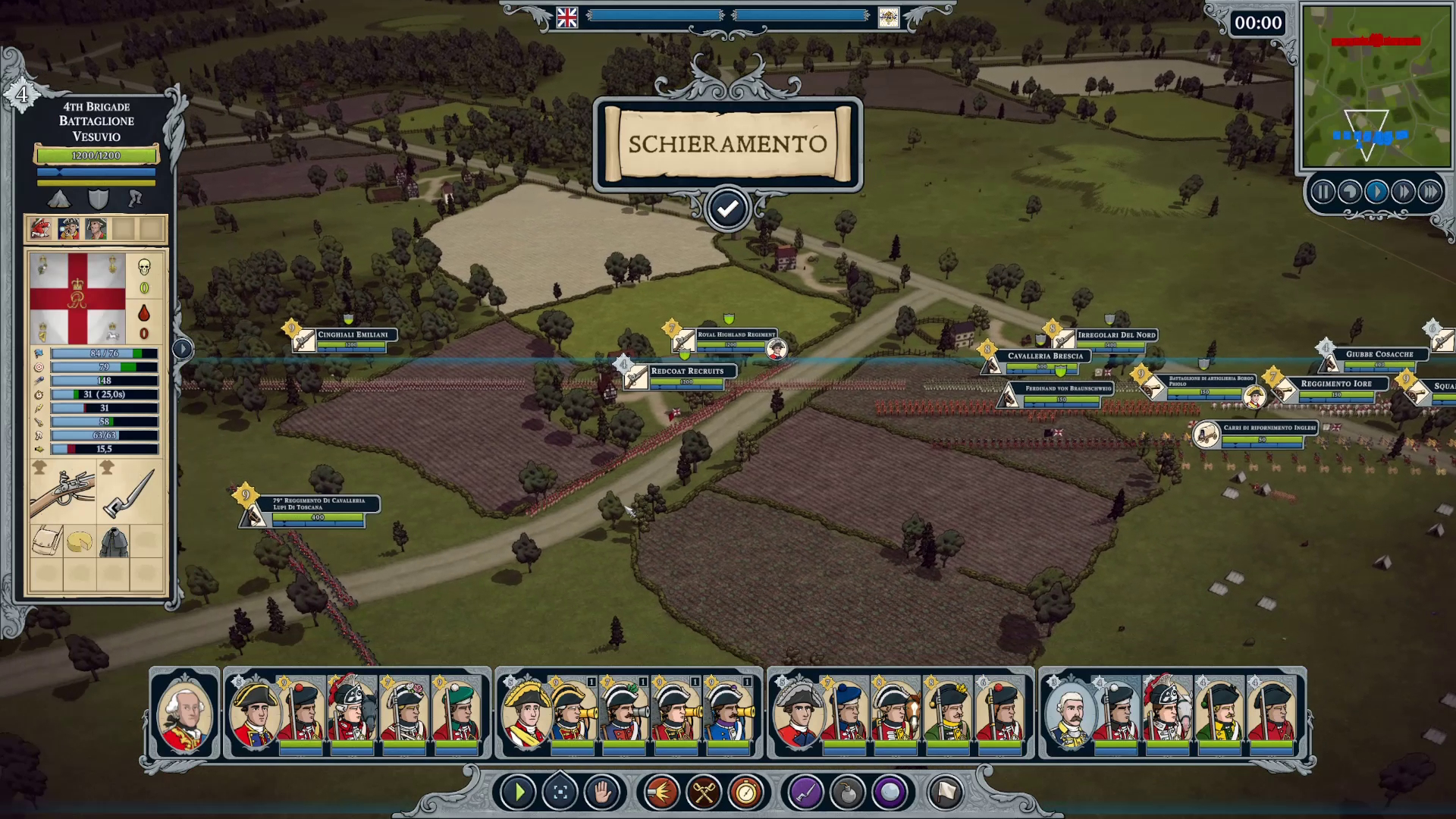This screenshot has height=819, width=1456.
Task: Set game speed to normal play
Action: pos(1376,192)
